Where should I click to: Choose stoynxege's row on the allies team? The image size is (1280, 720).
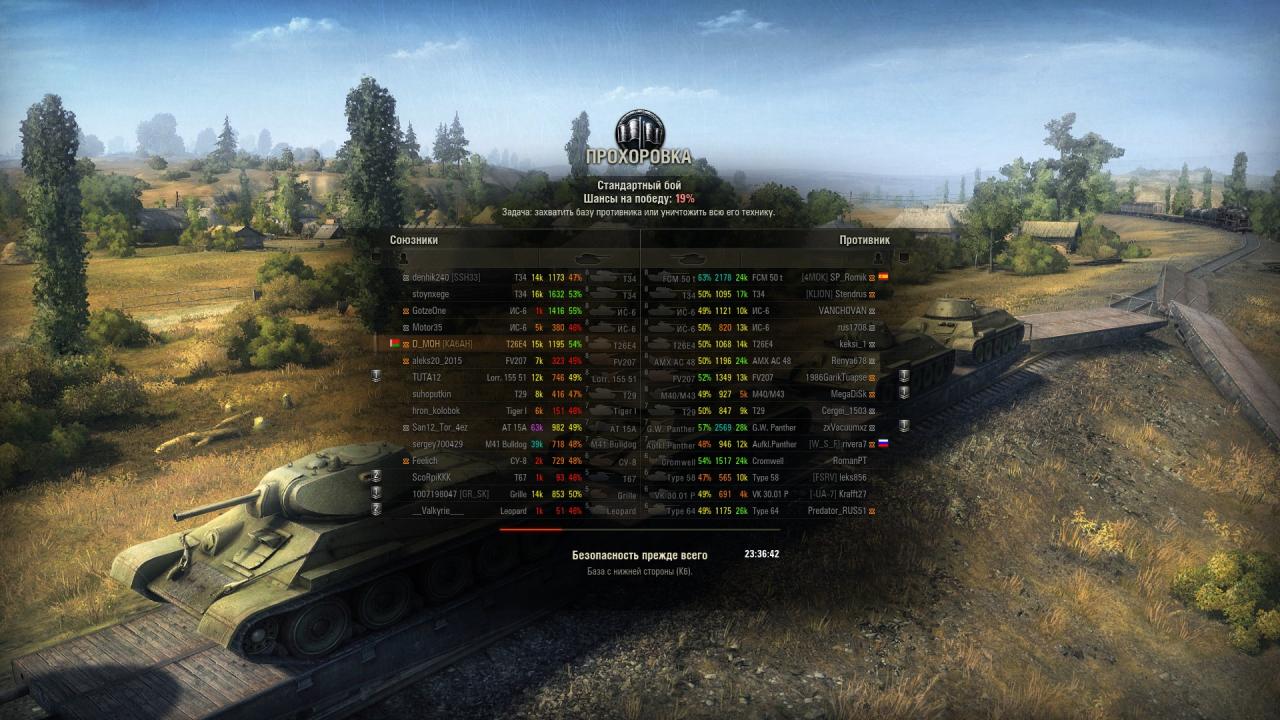tap(431, 294)
